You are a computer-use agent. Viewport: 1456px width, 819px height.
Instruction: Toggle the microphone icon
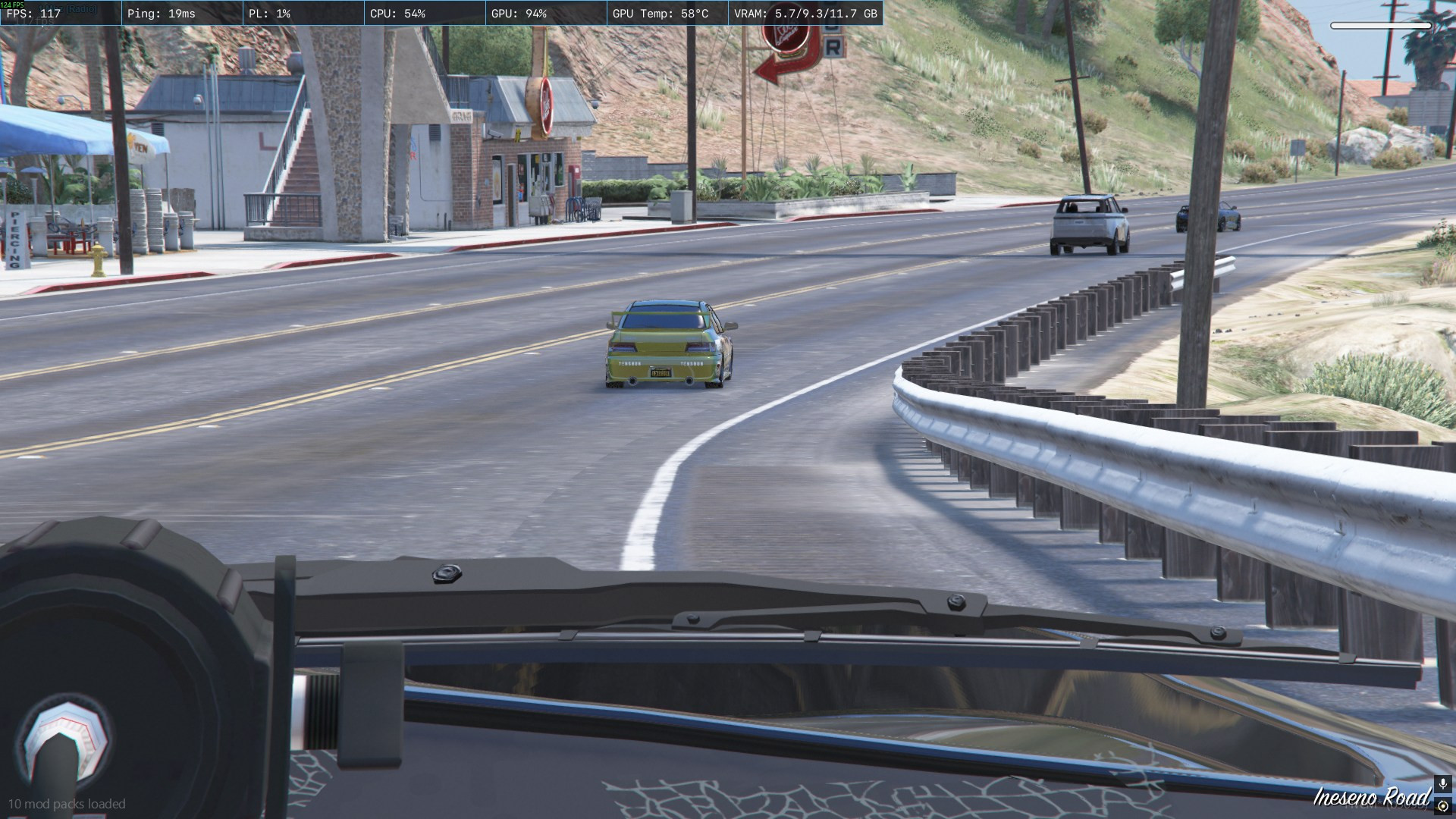pyautogui.click(x=1443, y=784)
